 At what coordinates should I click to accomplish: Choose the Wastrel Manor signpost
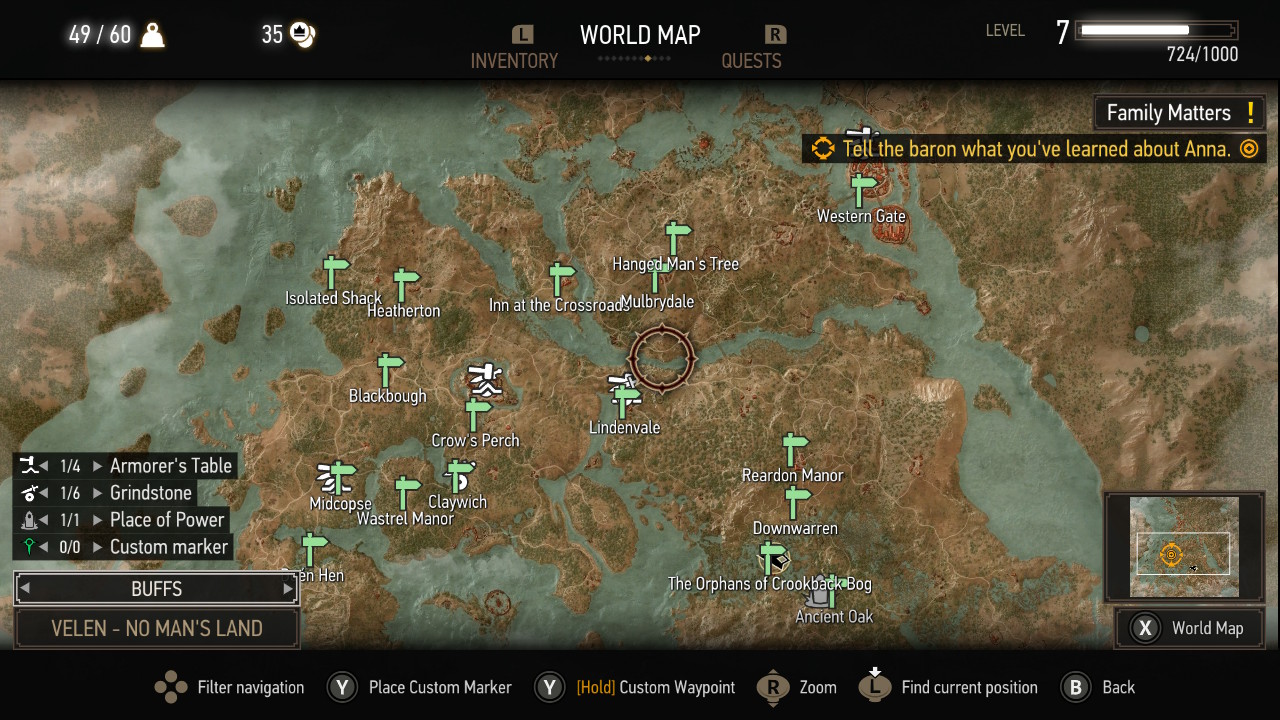[x=406, y=493]
